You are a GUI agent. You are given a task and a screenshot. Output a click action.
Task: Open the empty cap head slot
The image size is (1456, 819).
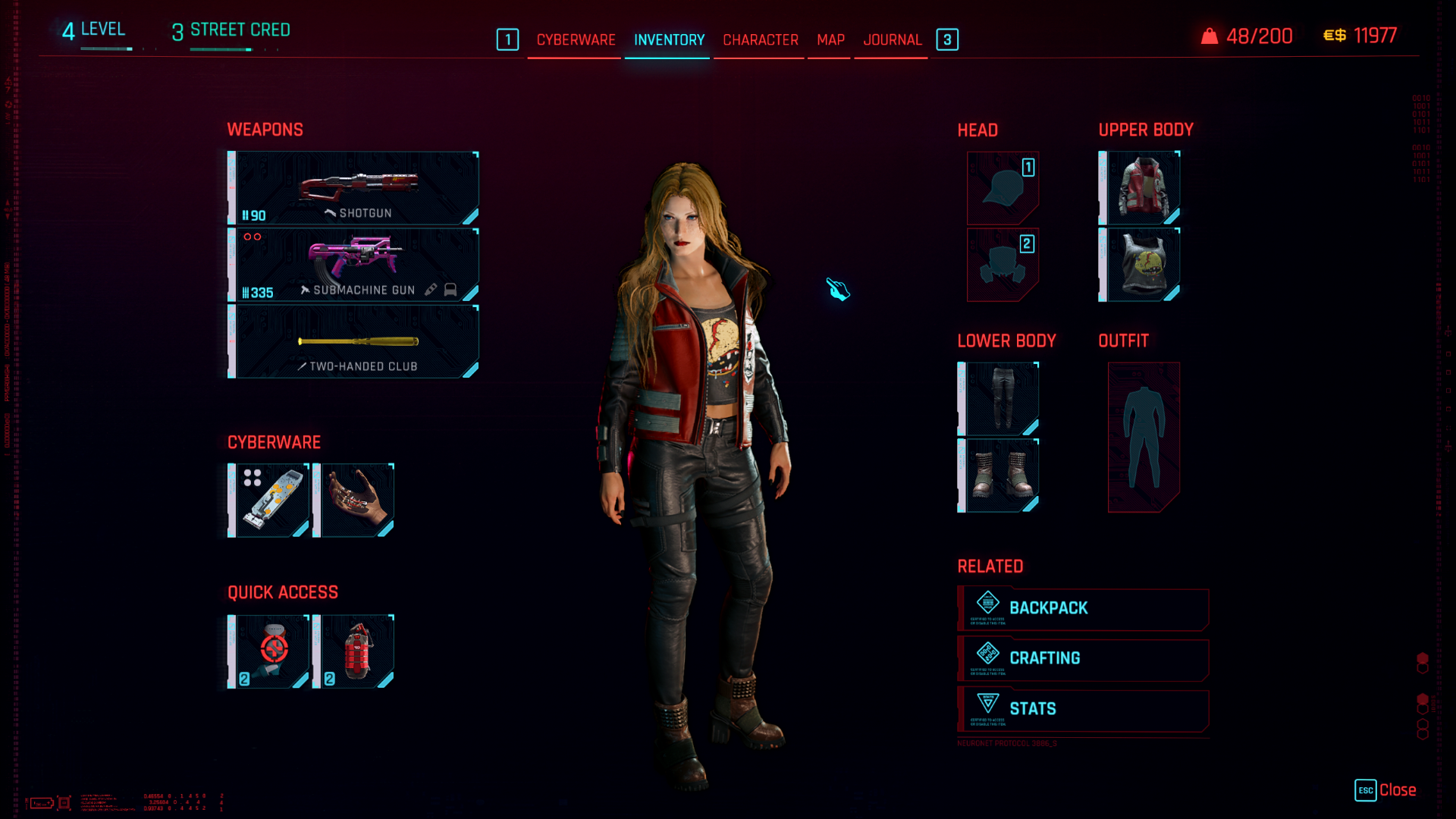1003,188
